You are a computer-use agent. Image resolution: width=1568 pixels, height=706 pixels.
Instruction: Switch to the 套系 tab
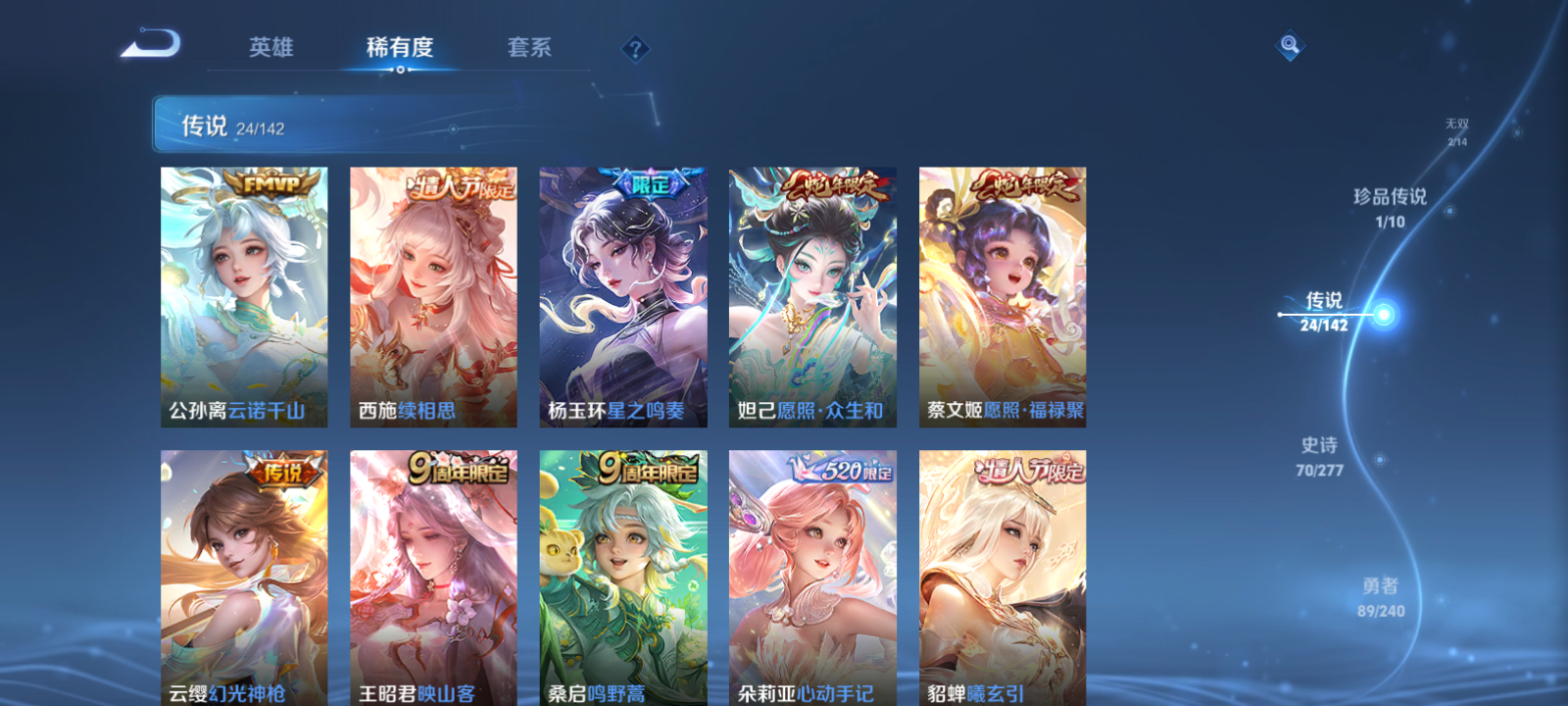530,48
